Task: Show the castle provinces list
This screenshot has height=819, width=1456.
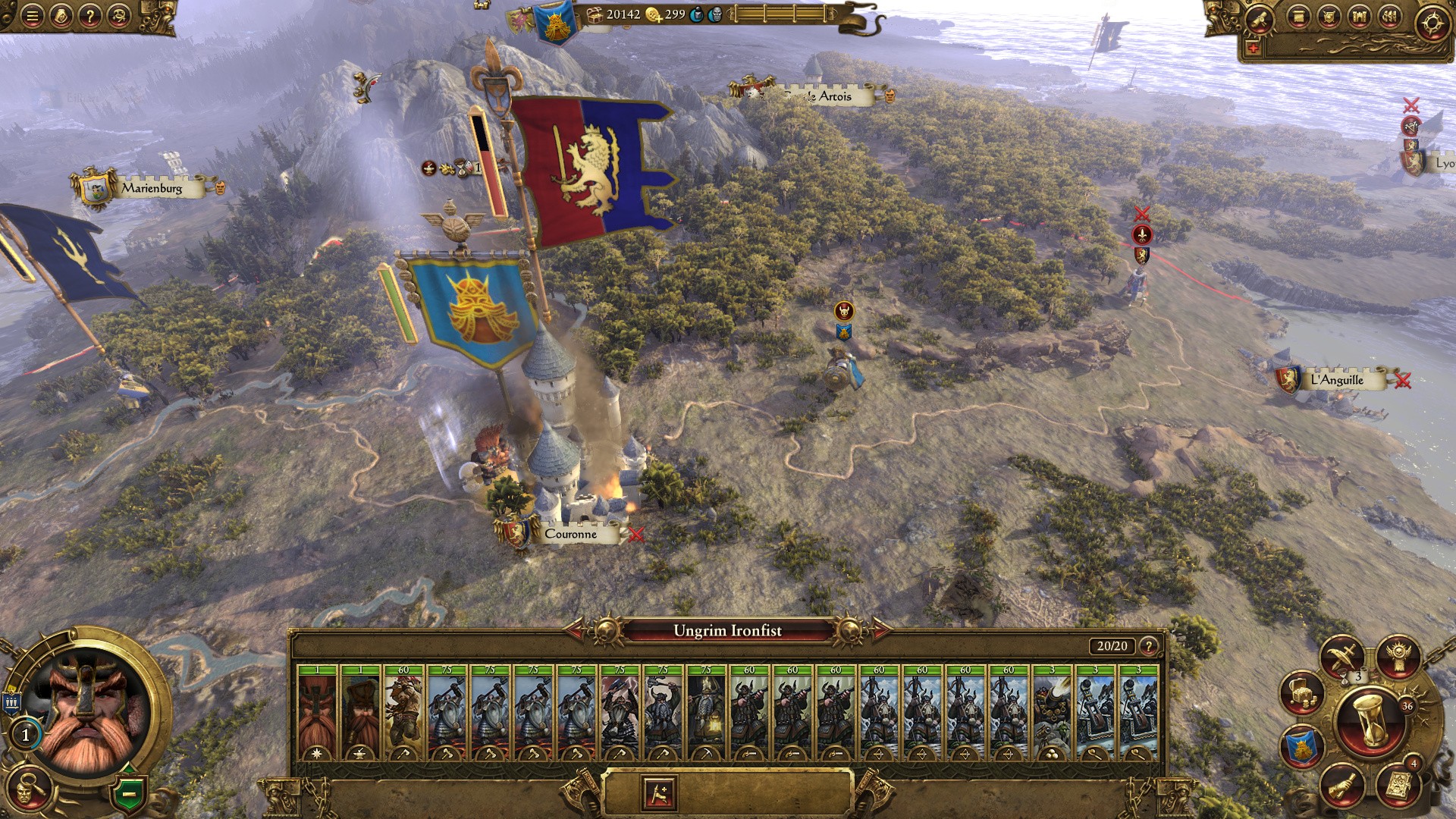Action: coord(1358,17)
